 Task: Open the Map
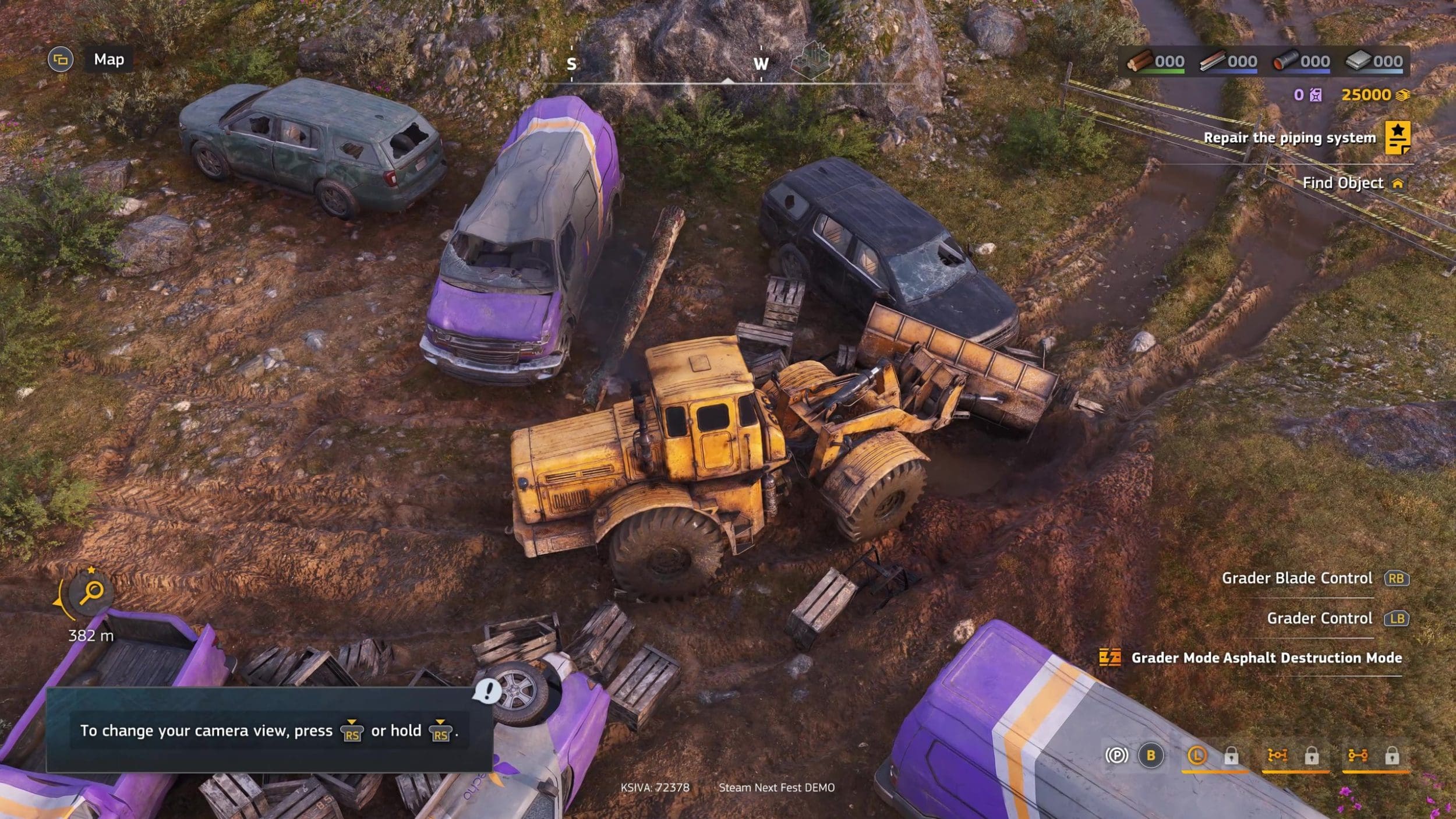[109, 59]
